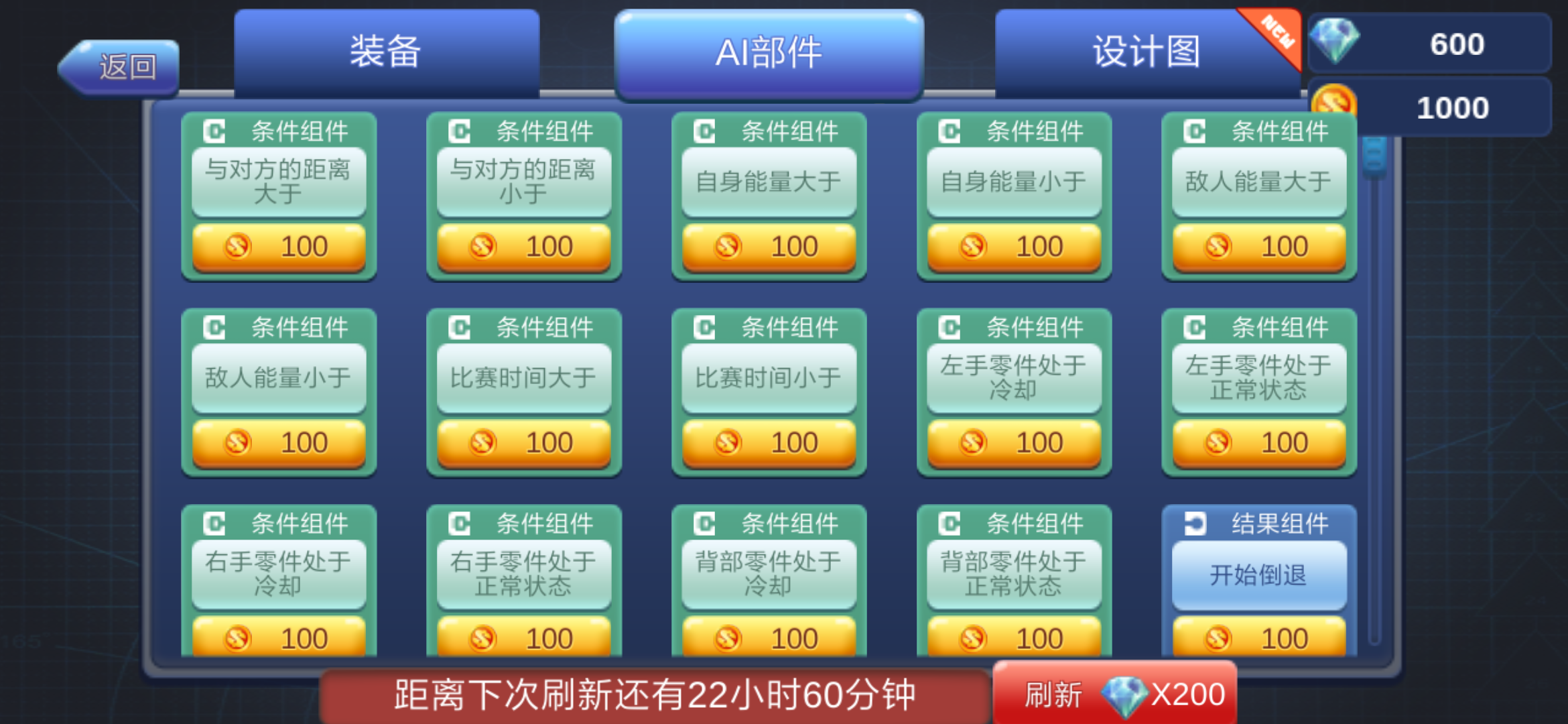This screenshot has height=724, width=1568.
Task: Select the 右手零件处于正常状态 card
Action: (x=524, y=573)
